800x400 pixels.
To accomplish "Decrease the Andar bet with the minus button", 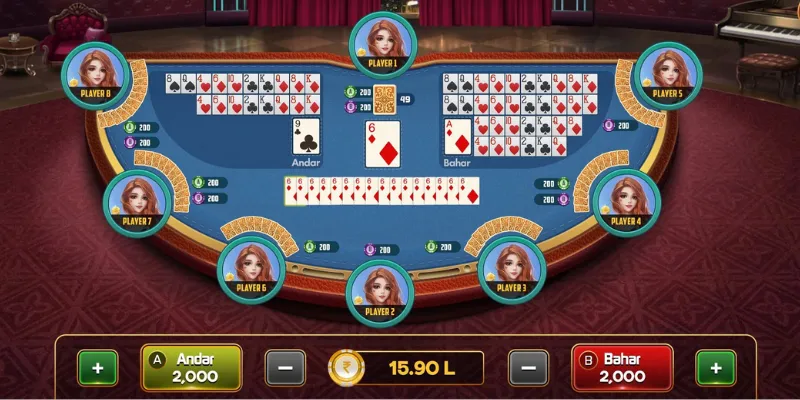I will (285, 368).
